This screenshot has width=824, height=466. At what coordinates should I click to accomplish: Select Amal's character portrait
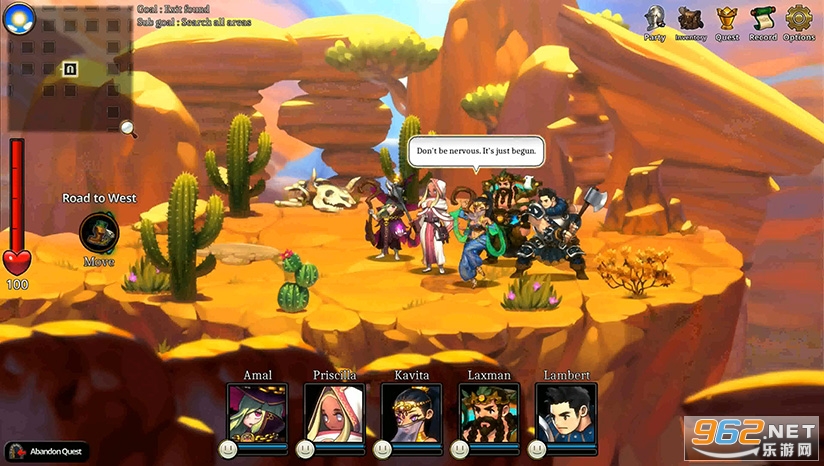point(257,414)
